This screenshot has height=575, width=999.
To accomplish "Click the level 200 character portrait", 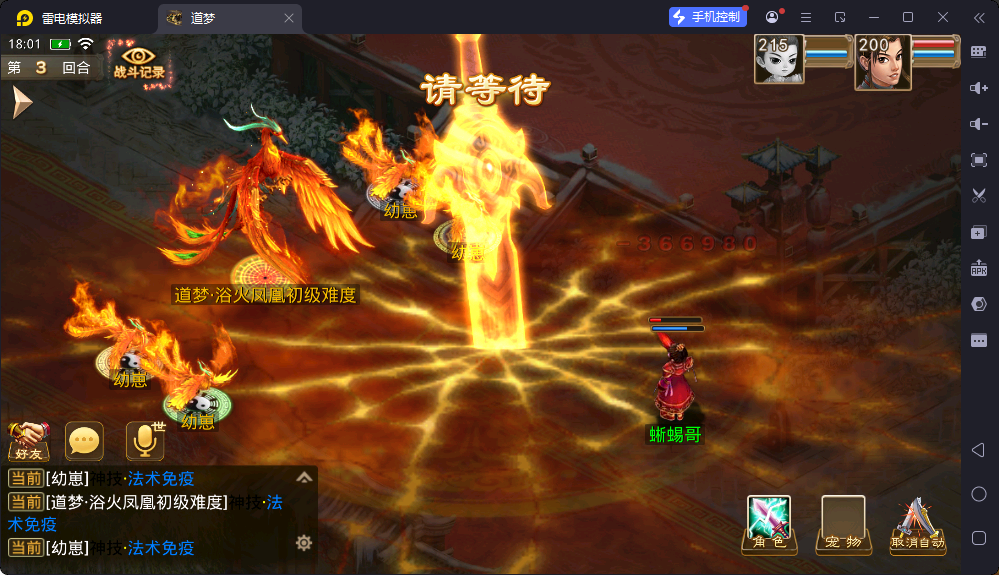I will pos(882,62).
